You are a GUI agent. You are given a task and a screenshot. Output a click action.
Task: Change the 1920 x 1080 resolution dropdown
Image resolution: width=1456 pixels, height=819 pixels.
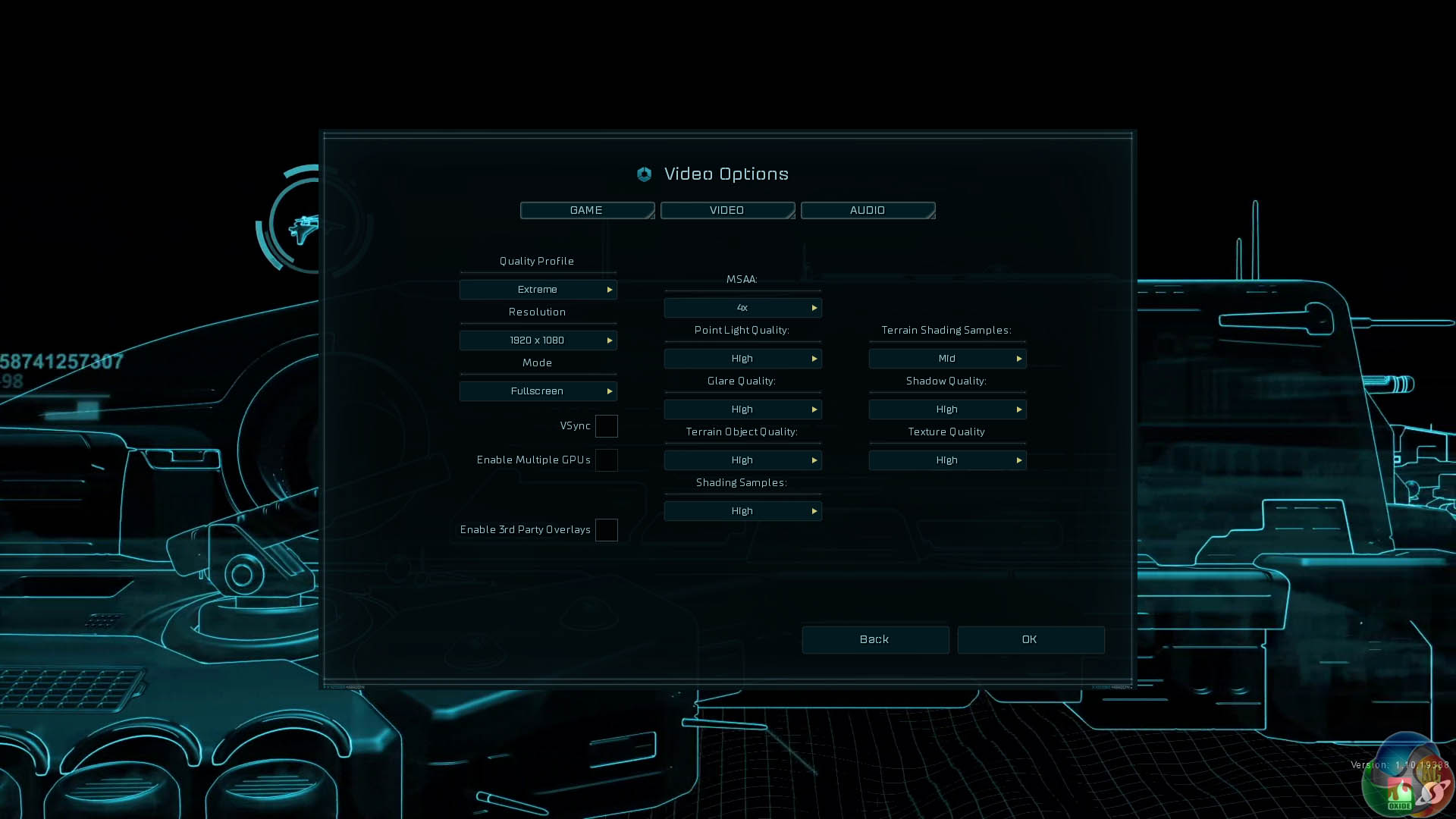[x=538, y=340]
